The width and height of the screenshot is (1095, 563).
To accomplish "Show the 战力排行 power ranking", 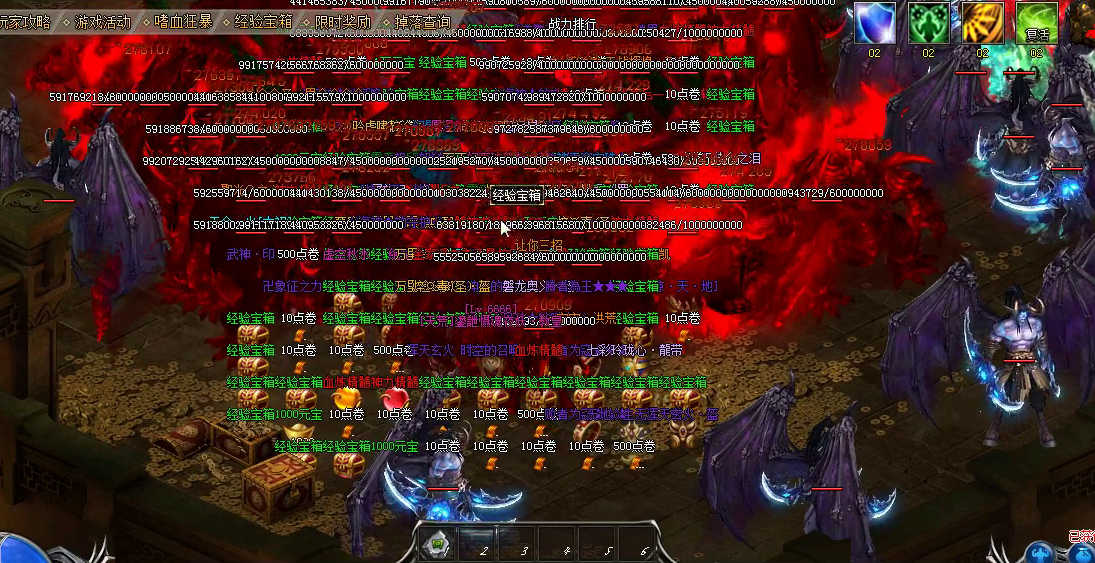I will click(572, 23).
